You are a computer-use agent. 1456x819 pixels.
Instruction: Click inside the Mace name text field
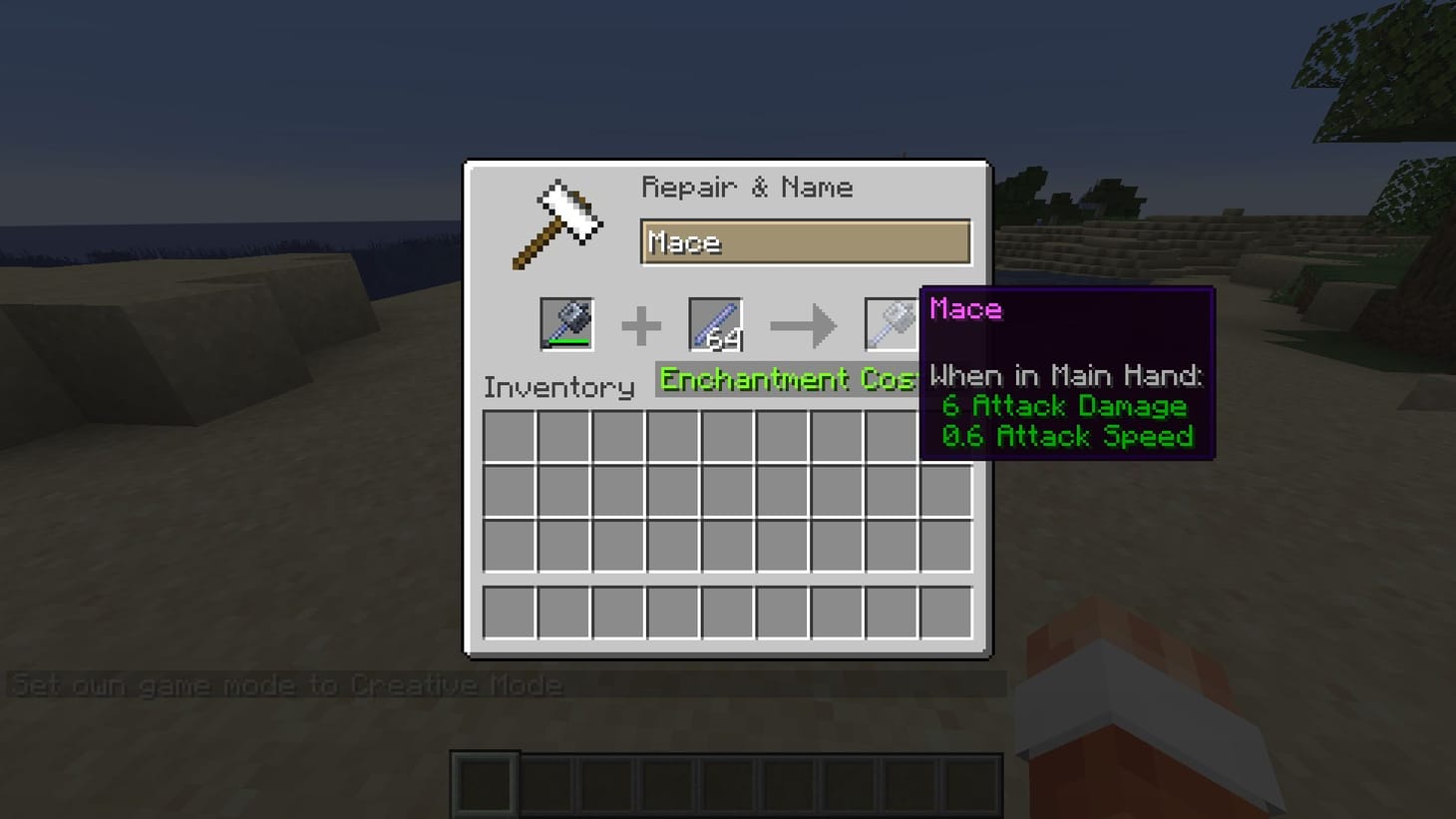tap(805, 241)
